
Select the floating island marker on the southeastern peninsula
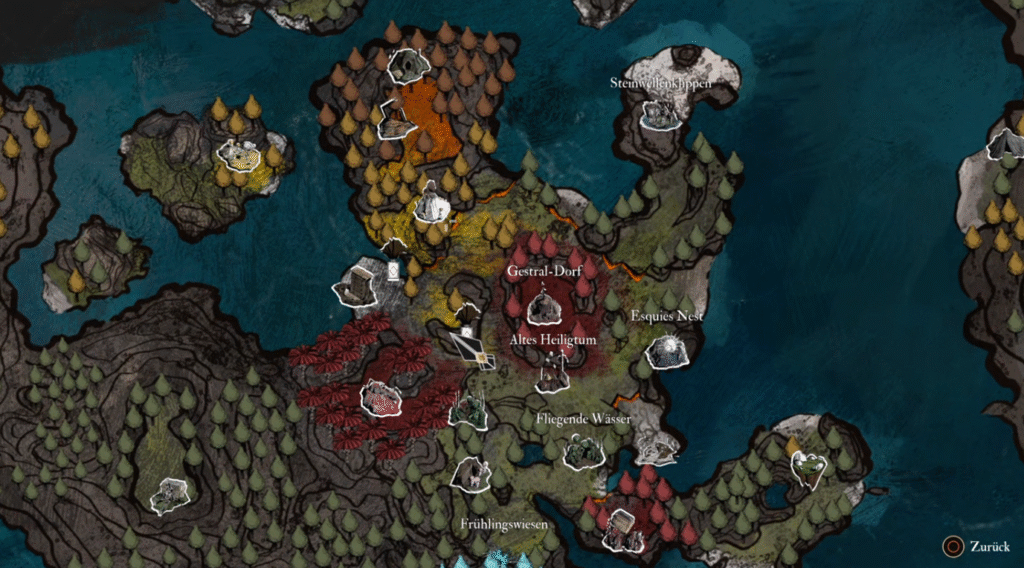[809, 465]
